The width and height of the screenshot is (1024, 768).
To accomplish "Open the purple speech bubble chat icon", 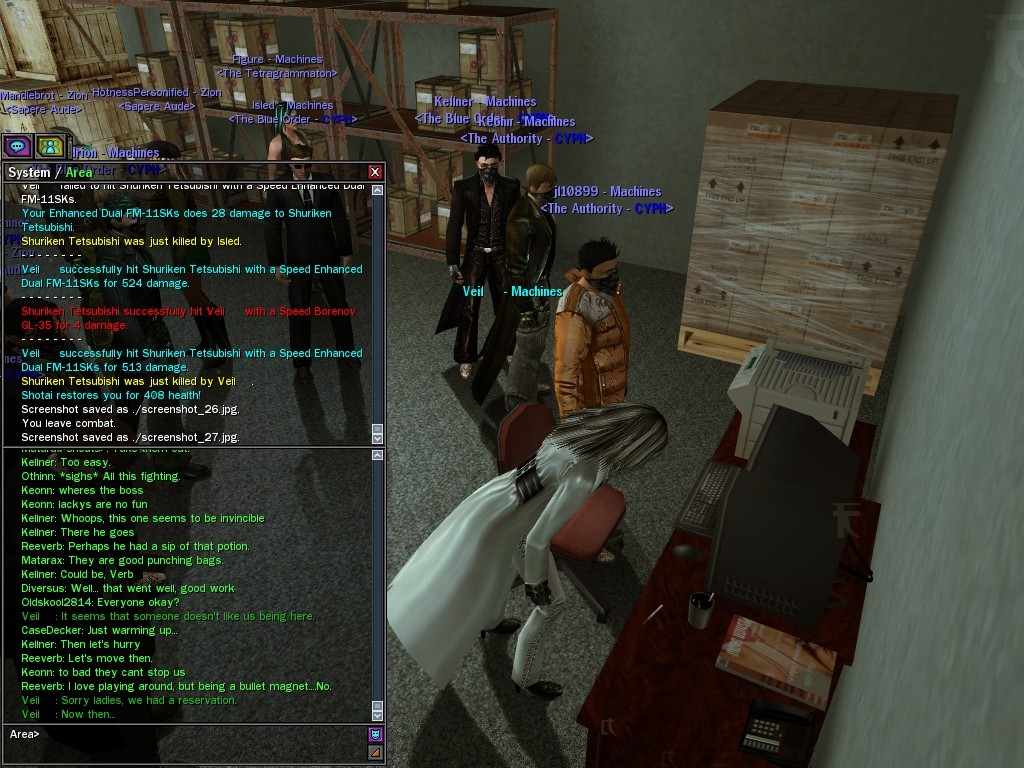I will (x=17, y=146).
